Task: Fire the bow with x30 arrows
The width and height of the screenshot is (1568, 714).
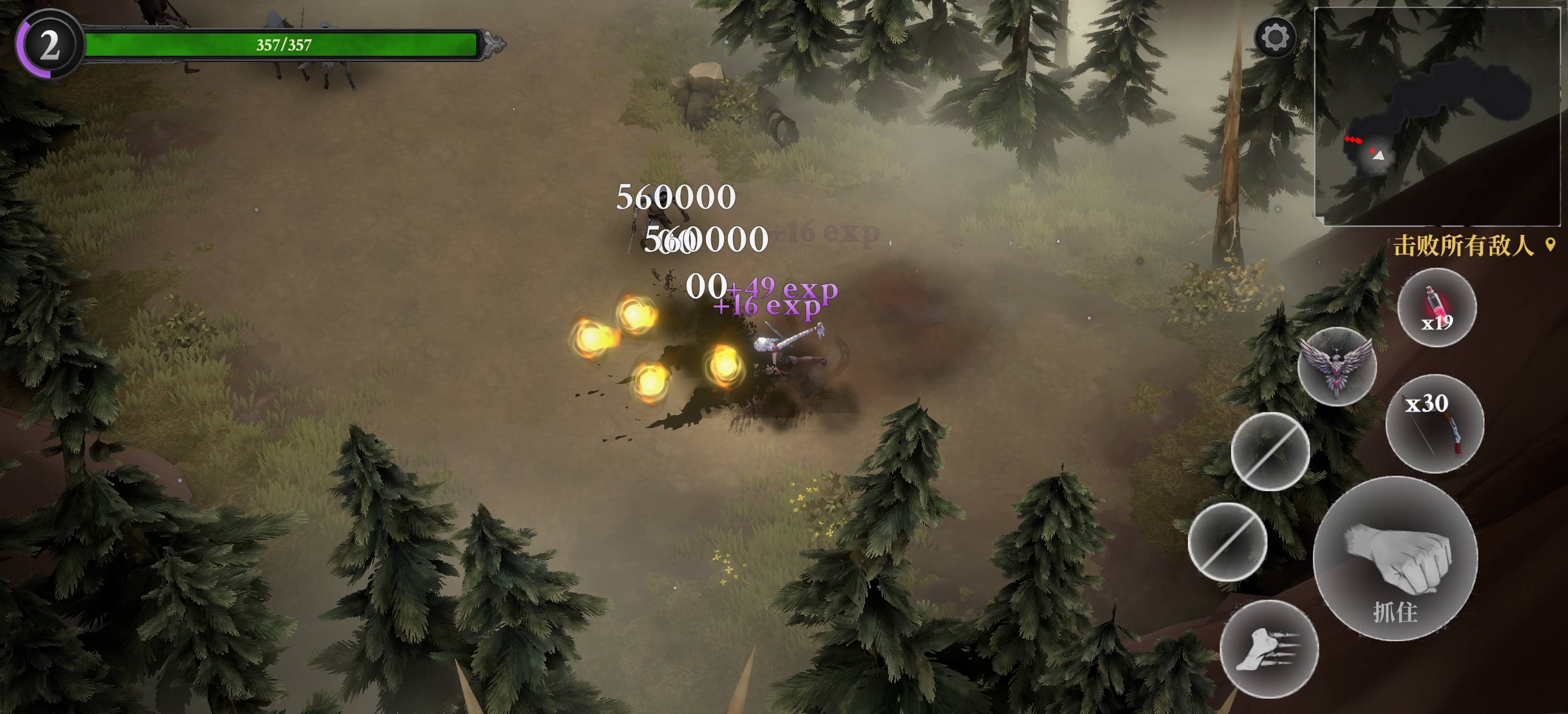Action: (1434, 424)
